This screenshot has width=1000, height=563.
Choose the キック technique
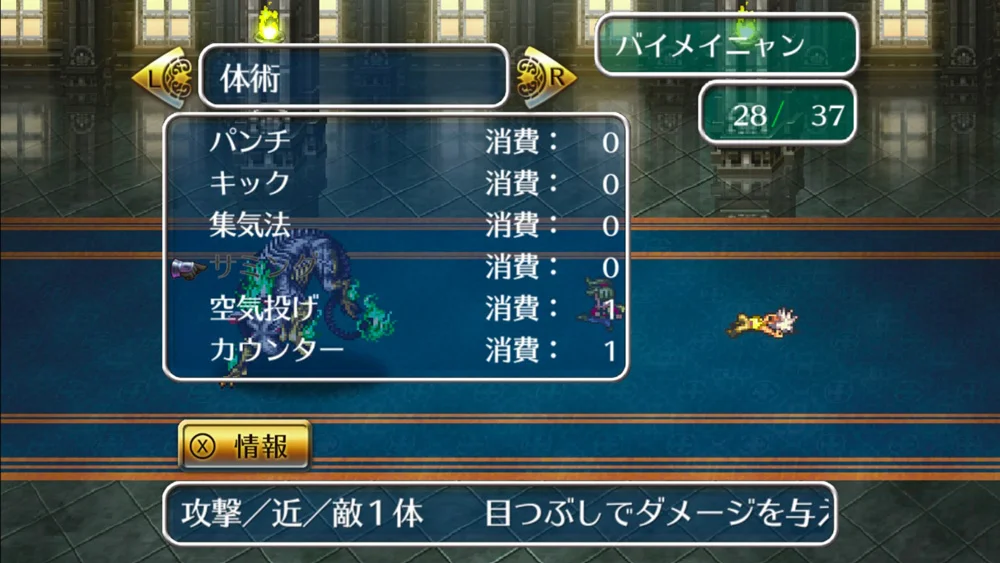(250, 184)
